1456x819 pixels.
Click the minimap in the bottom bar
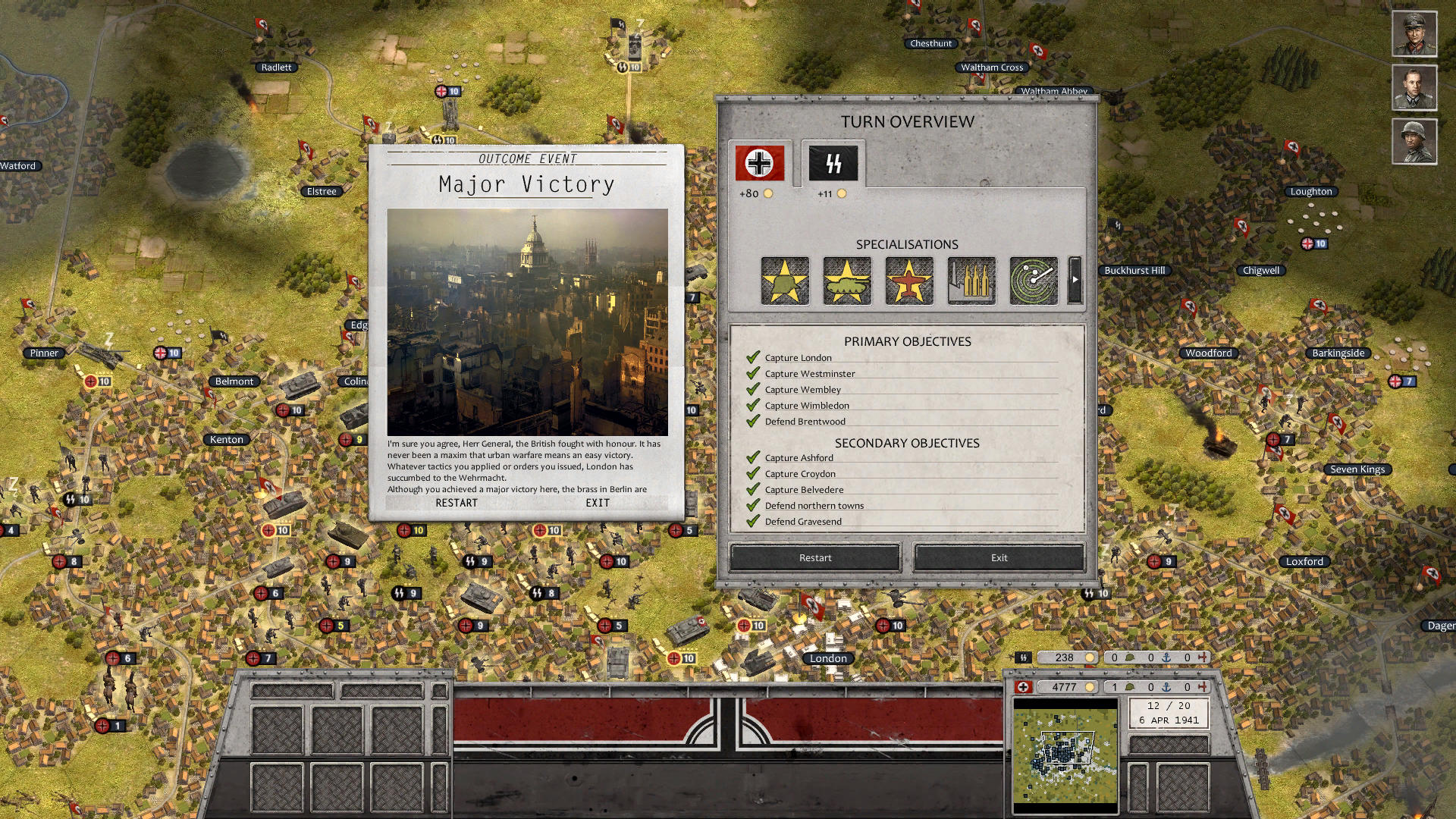pos(1065,751)
